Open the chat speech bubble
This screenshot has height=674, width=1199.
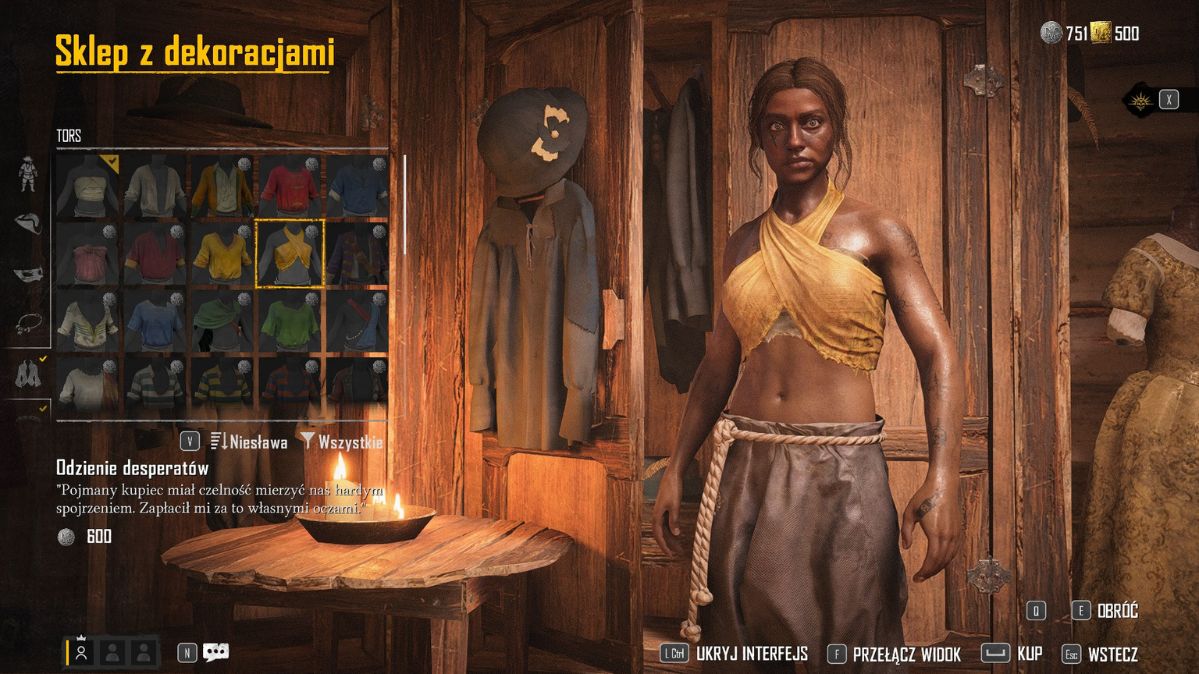(216, 652)
